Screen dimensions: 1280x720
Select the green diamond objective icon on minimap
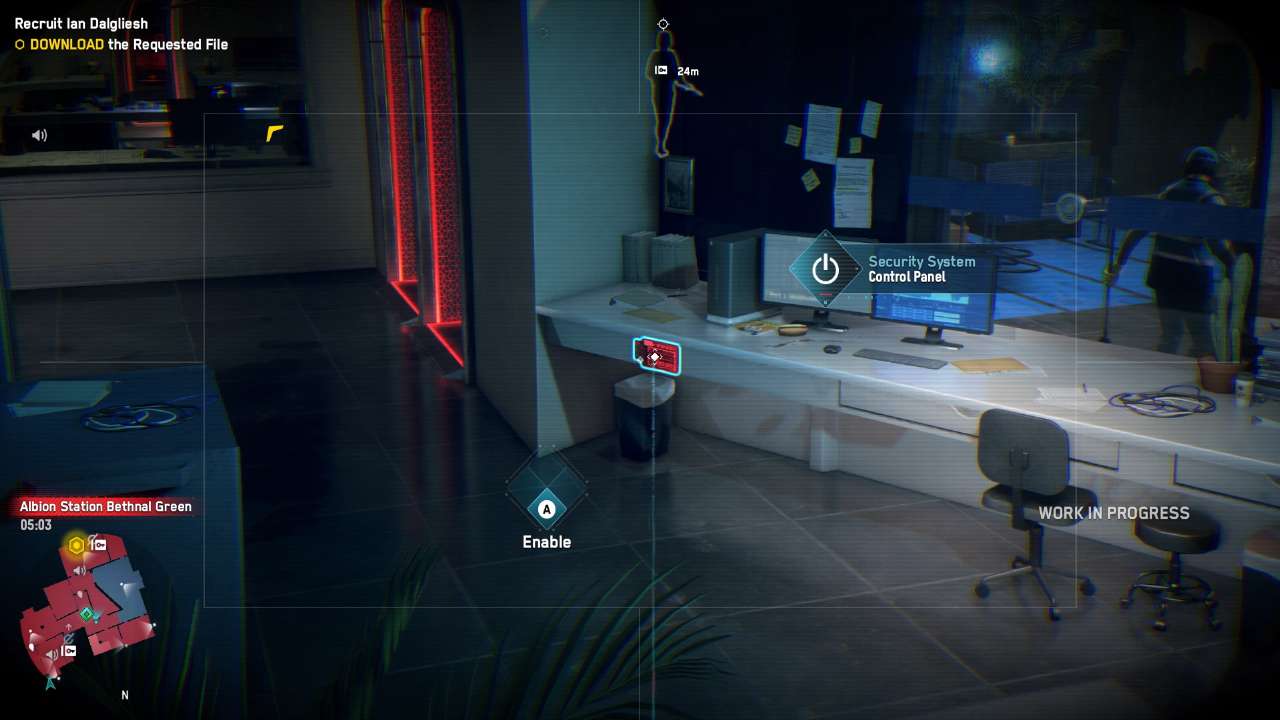click(x=86, y=614)
